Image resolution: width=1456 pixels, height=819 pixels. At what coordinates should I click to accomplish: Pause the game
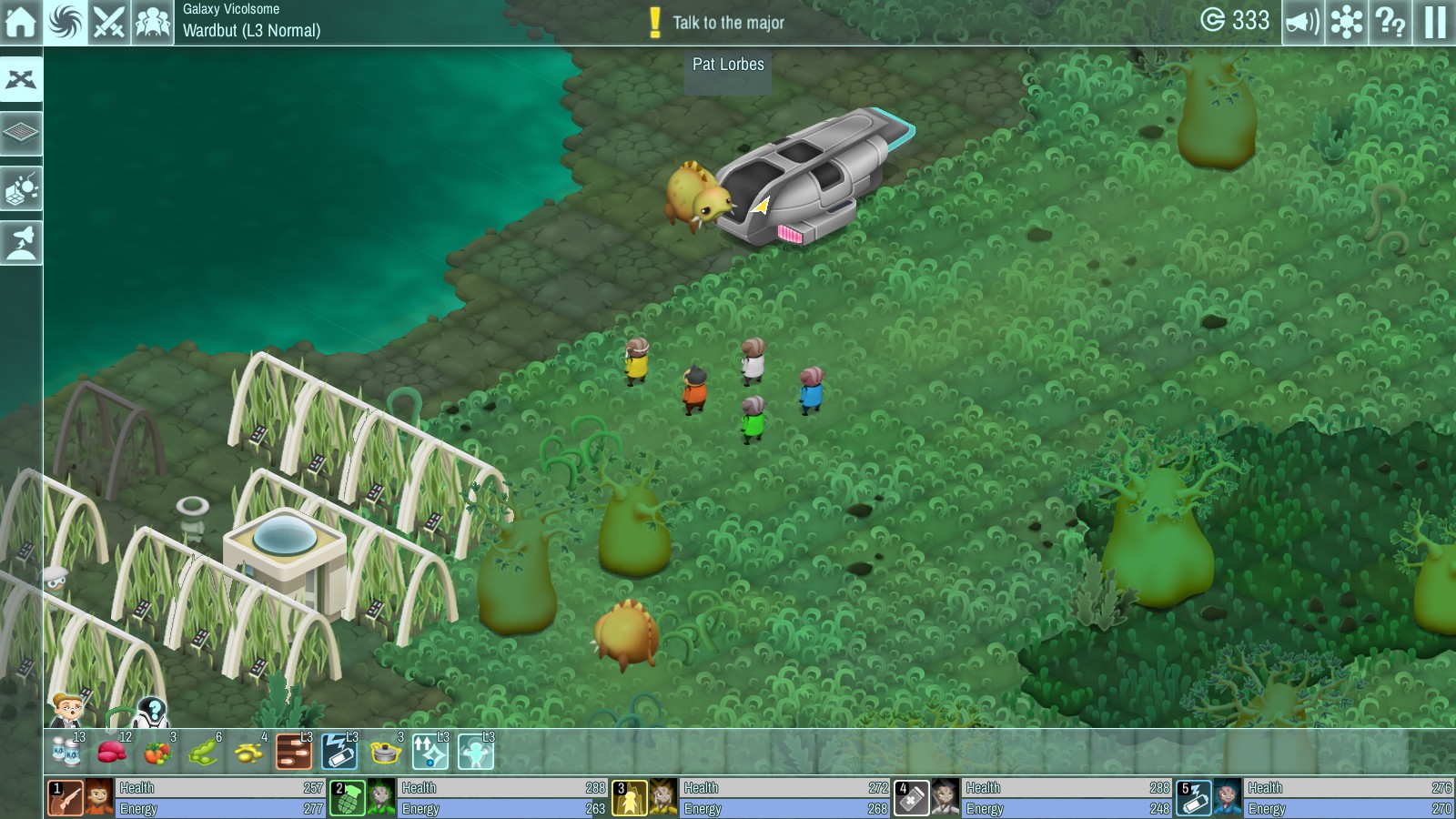pyautogui.click(x=1435, y=22)
